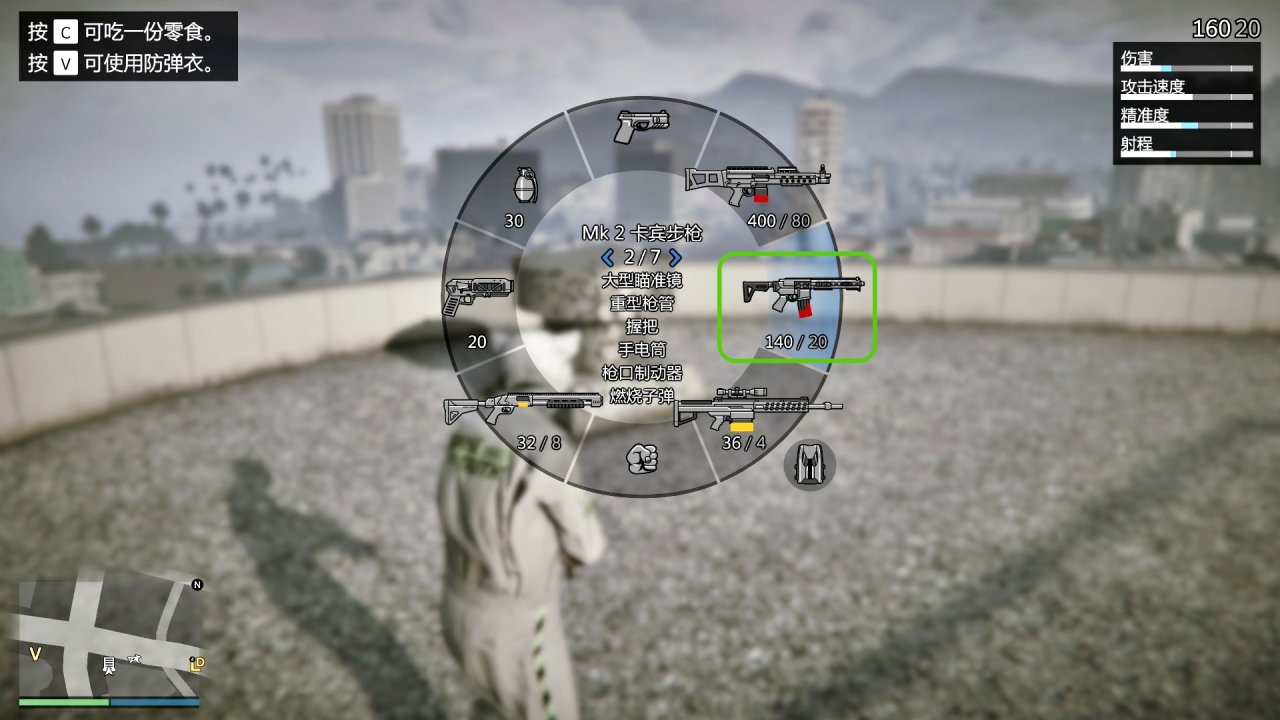
Task: Choose the combat MG showing 400/80 ammo
Action: click(757, 180)
